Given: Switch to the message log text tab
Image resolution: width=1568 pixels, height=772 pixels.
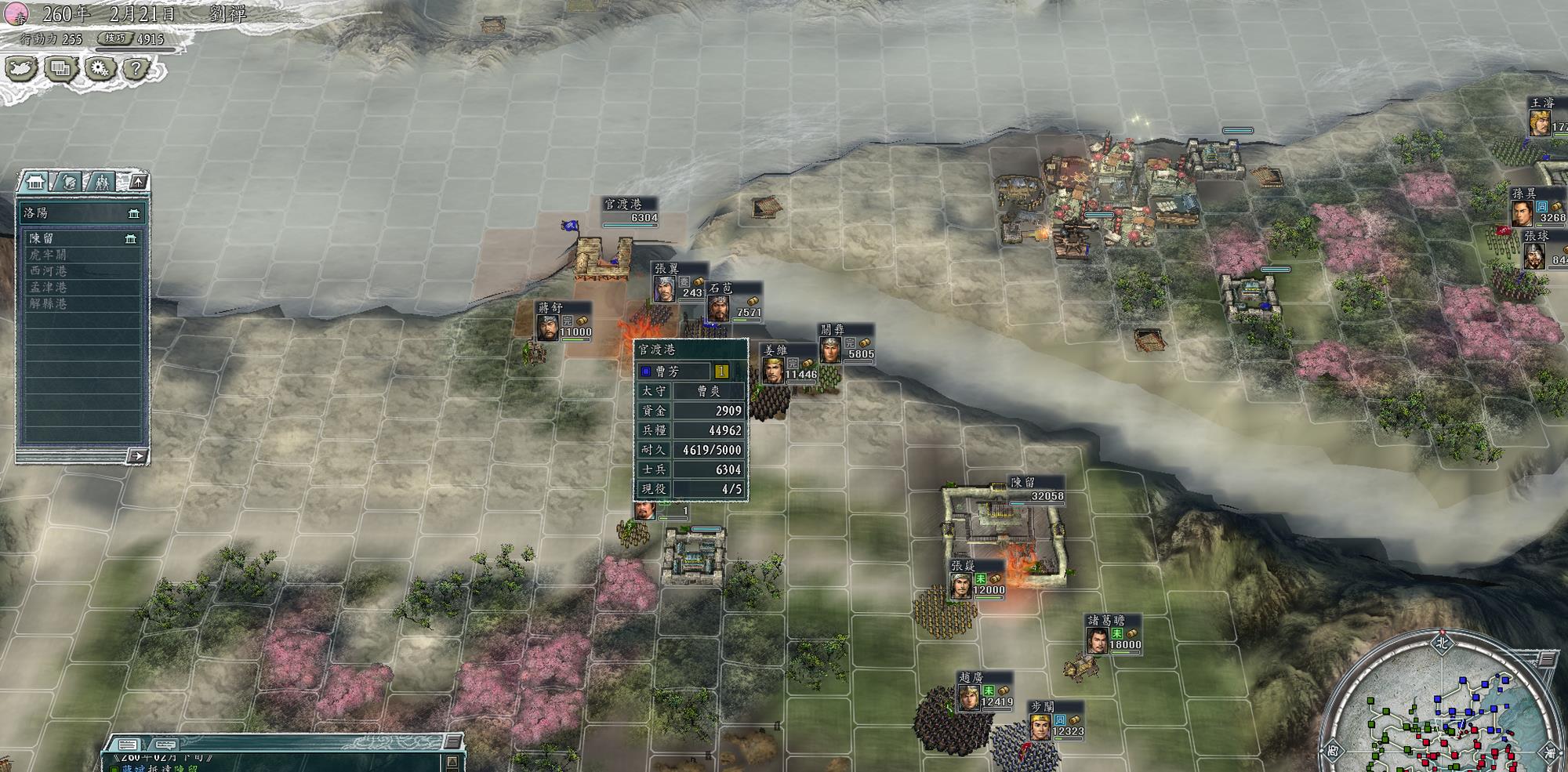Looking at the screenshot, I should point(129,745).
